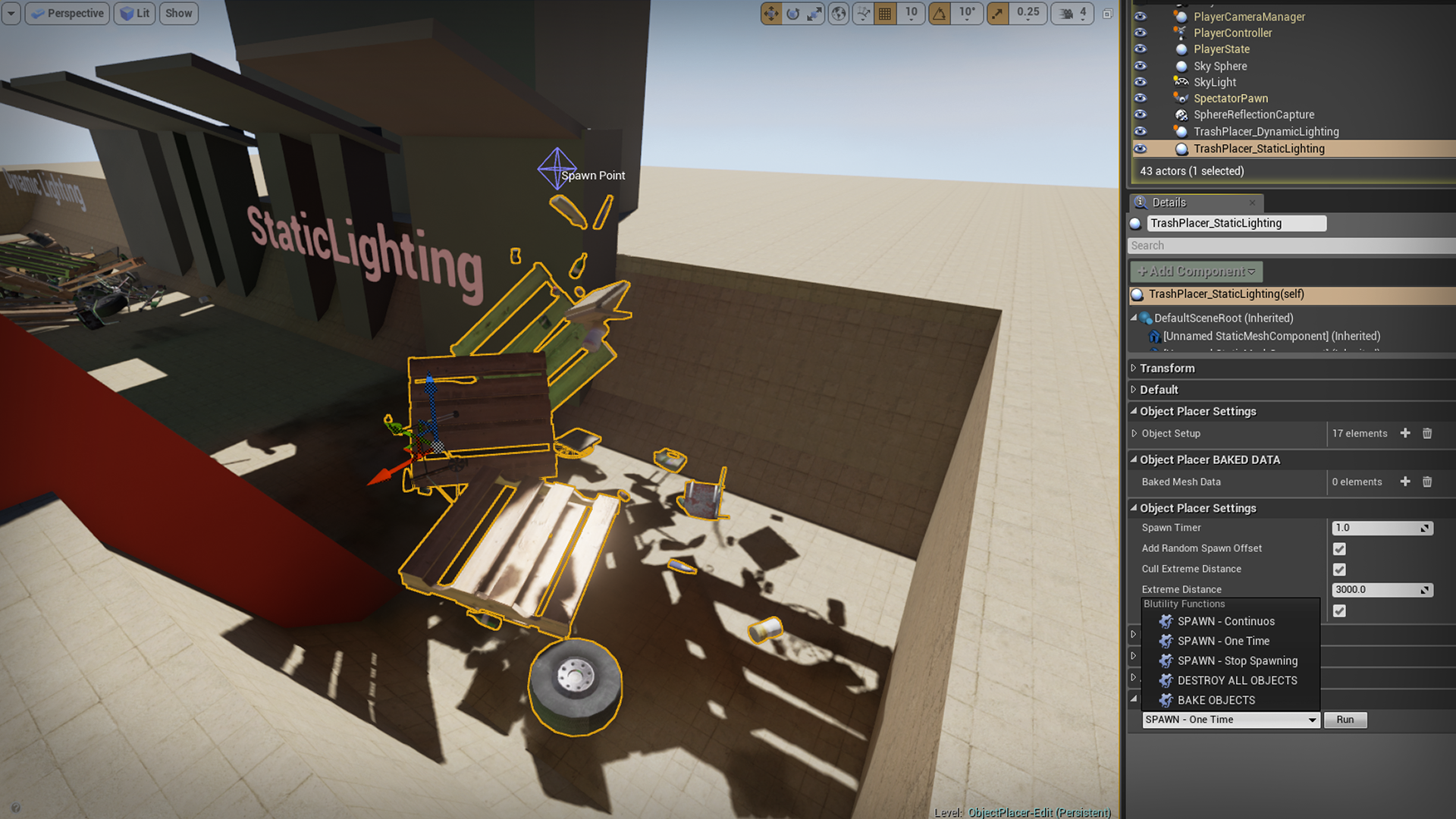This screenshot has width=1456, height=819.
Task: Click the Run button
Action: [1345, 720]
